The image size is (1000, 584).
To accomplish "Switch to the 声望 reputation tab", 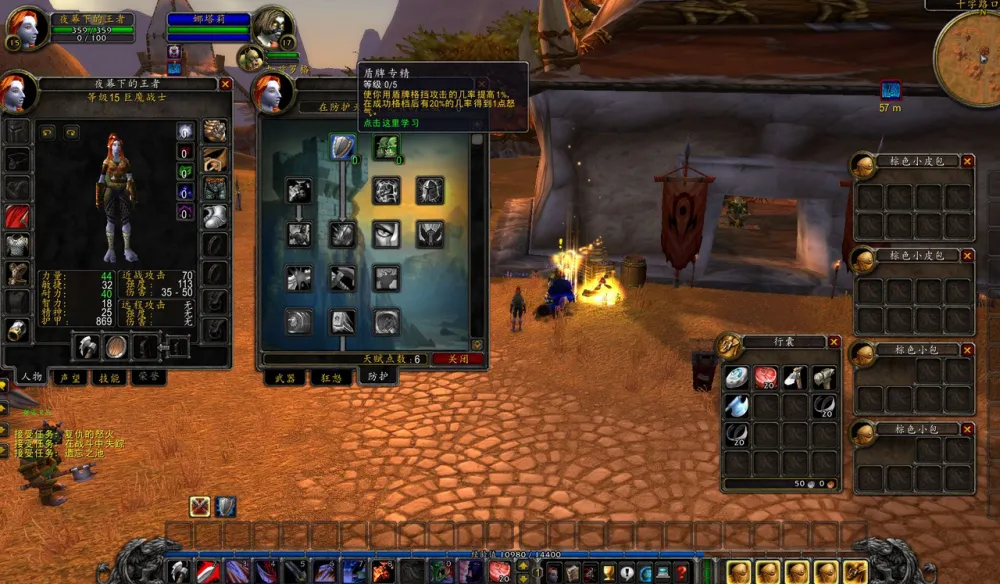I will (69, 378).
